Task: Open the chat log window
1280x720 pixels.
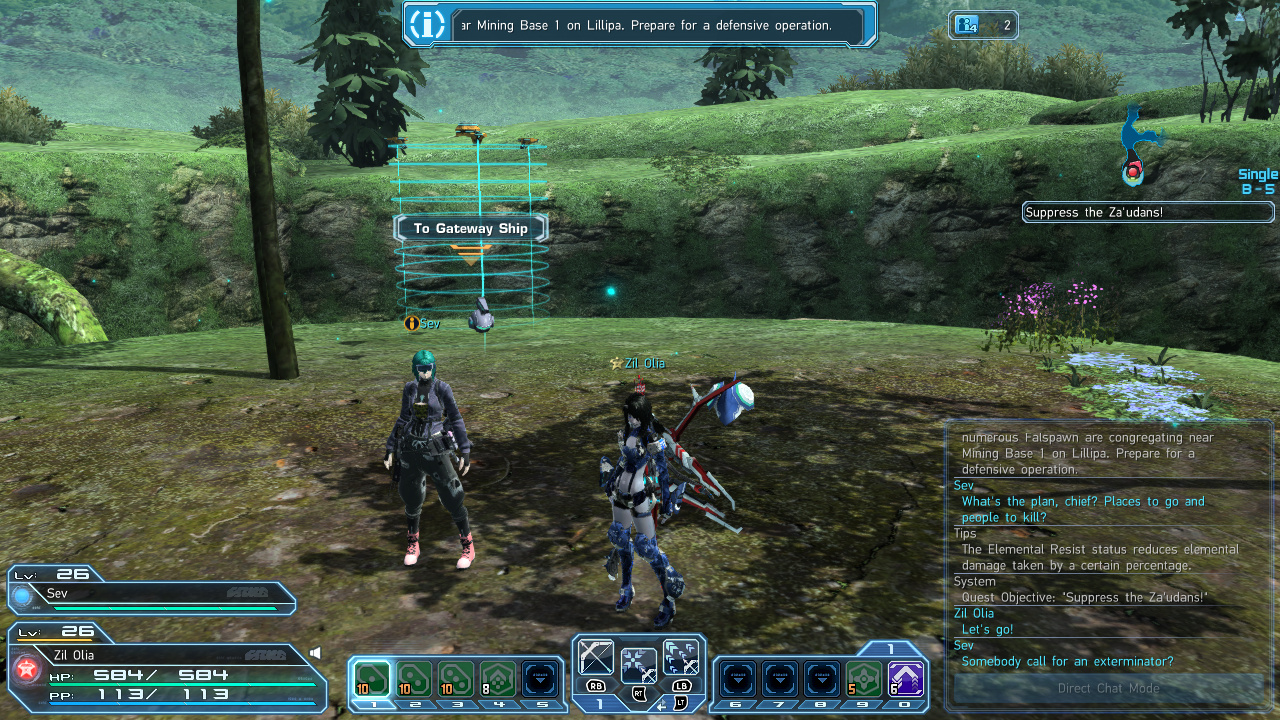Action: (1108, 548)
